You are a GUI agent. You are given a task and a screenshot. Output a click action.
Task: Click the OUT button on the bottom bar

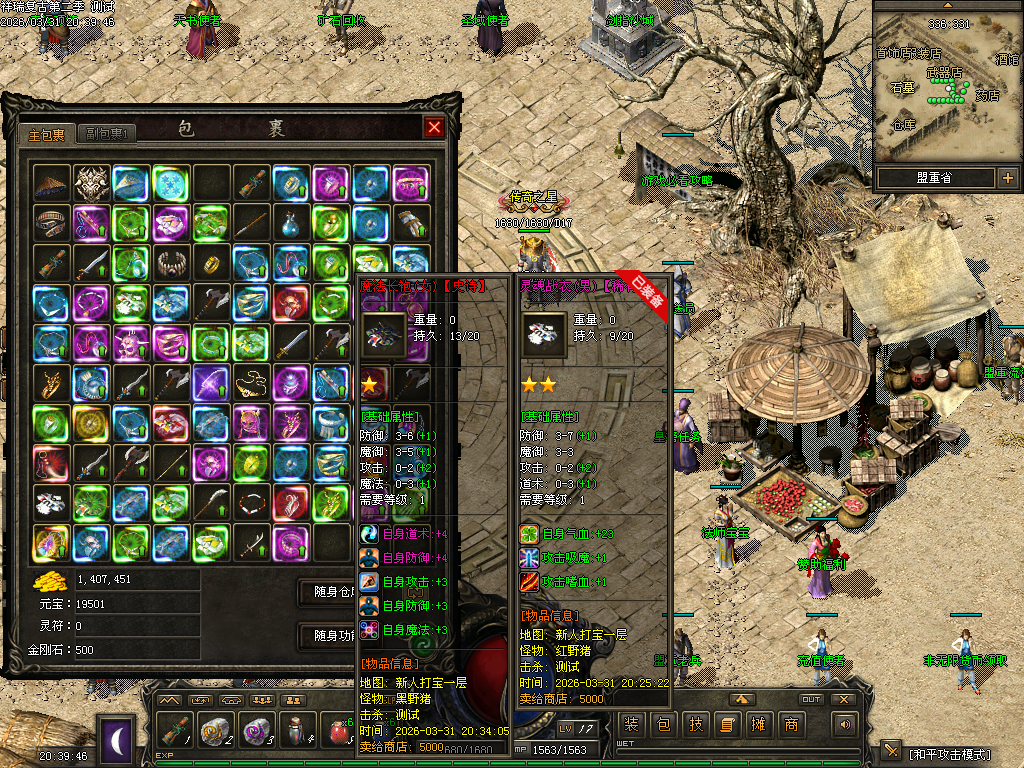click(811, 699)
